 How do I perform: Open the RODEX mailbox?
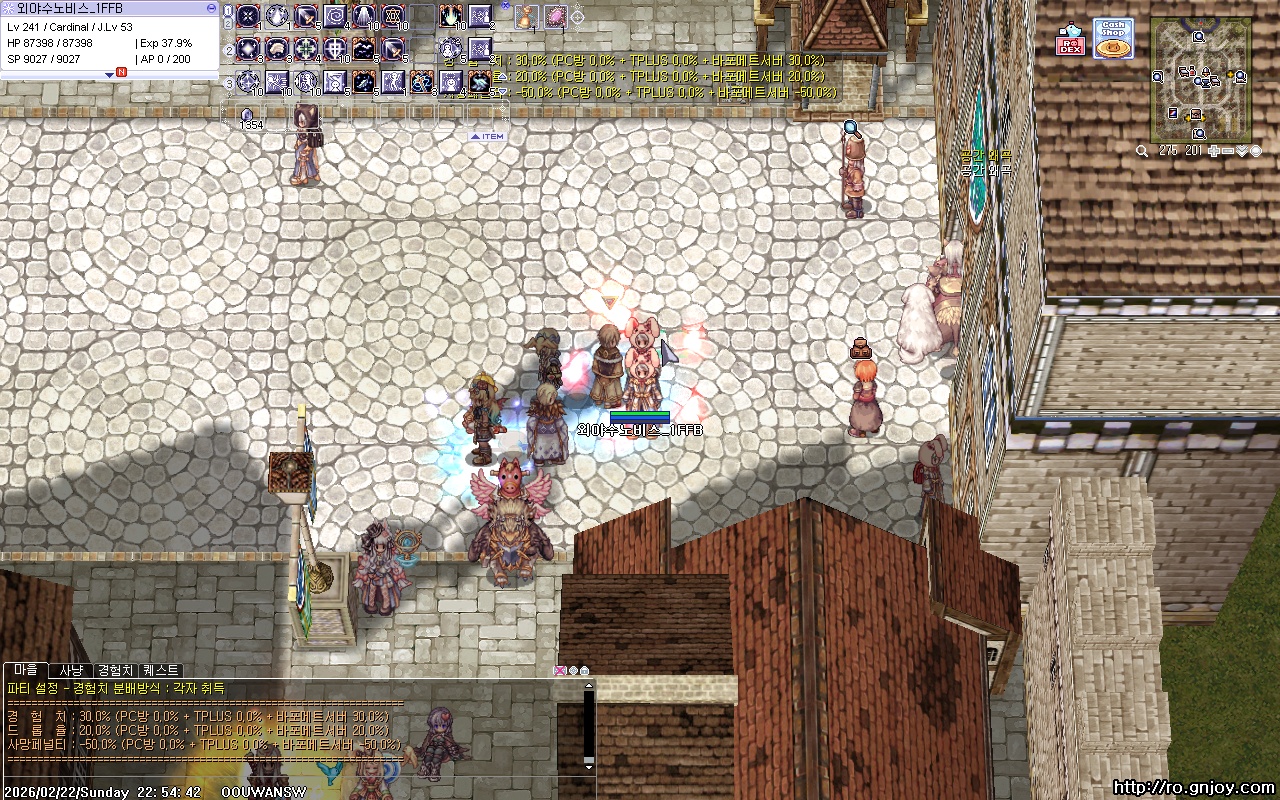(x=1071, y=39)
